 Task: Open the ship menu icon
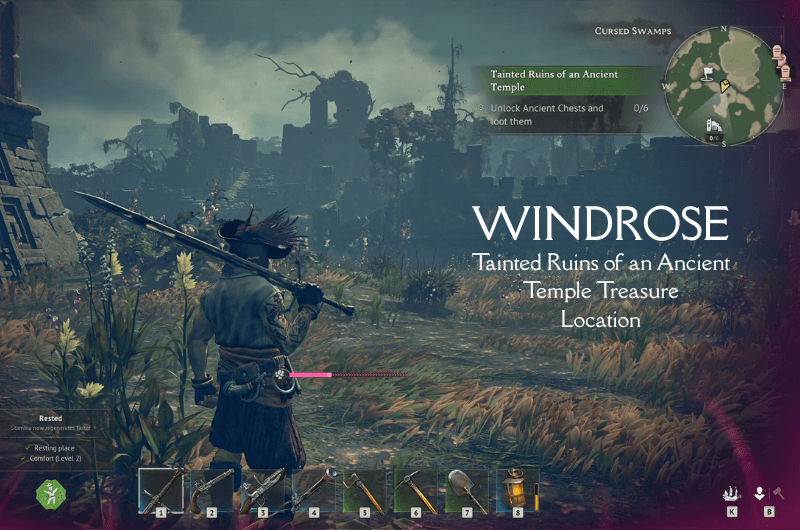tap(731, 492)
